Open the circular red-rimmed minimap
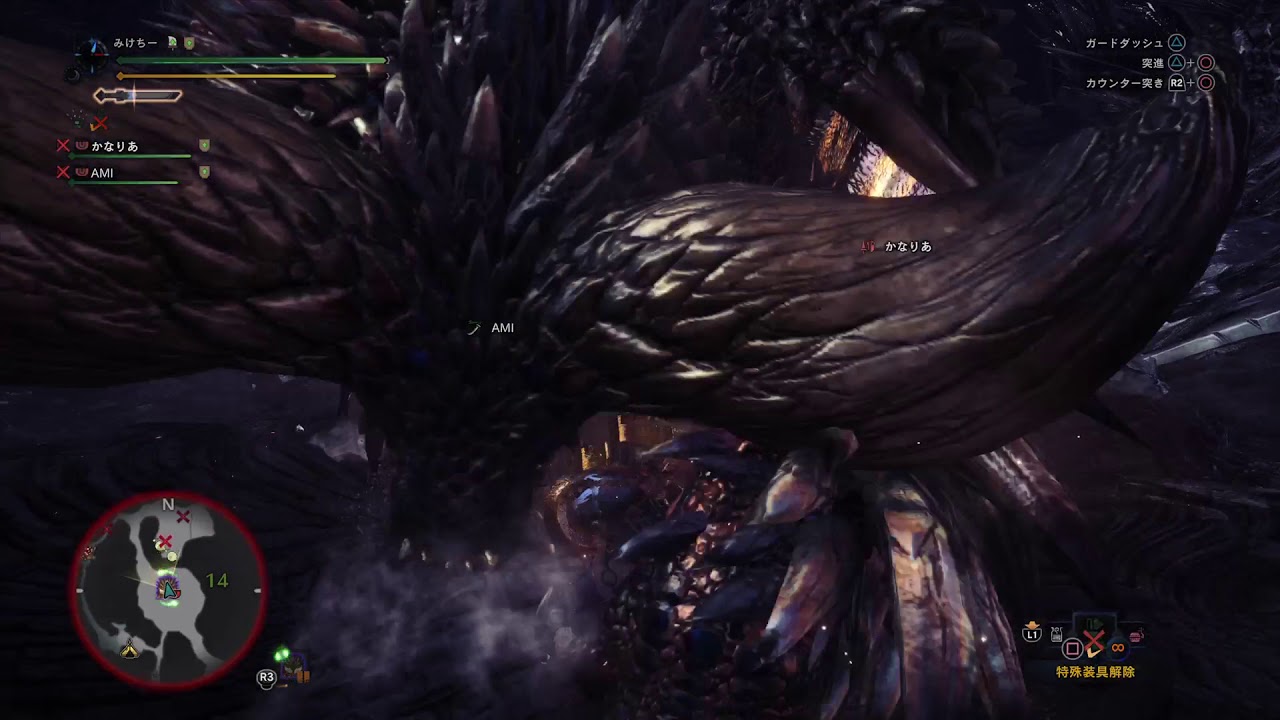This screenshot has height=720, width=1280. pos(168,590)
